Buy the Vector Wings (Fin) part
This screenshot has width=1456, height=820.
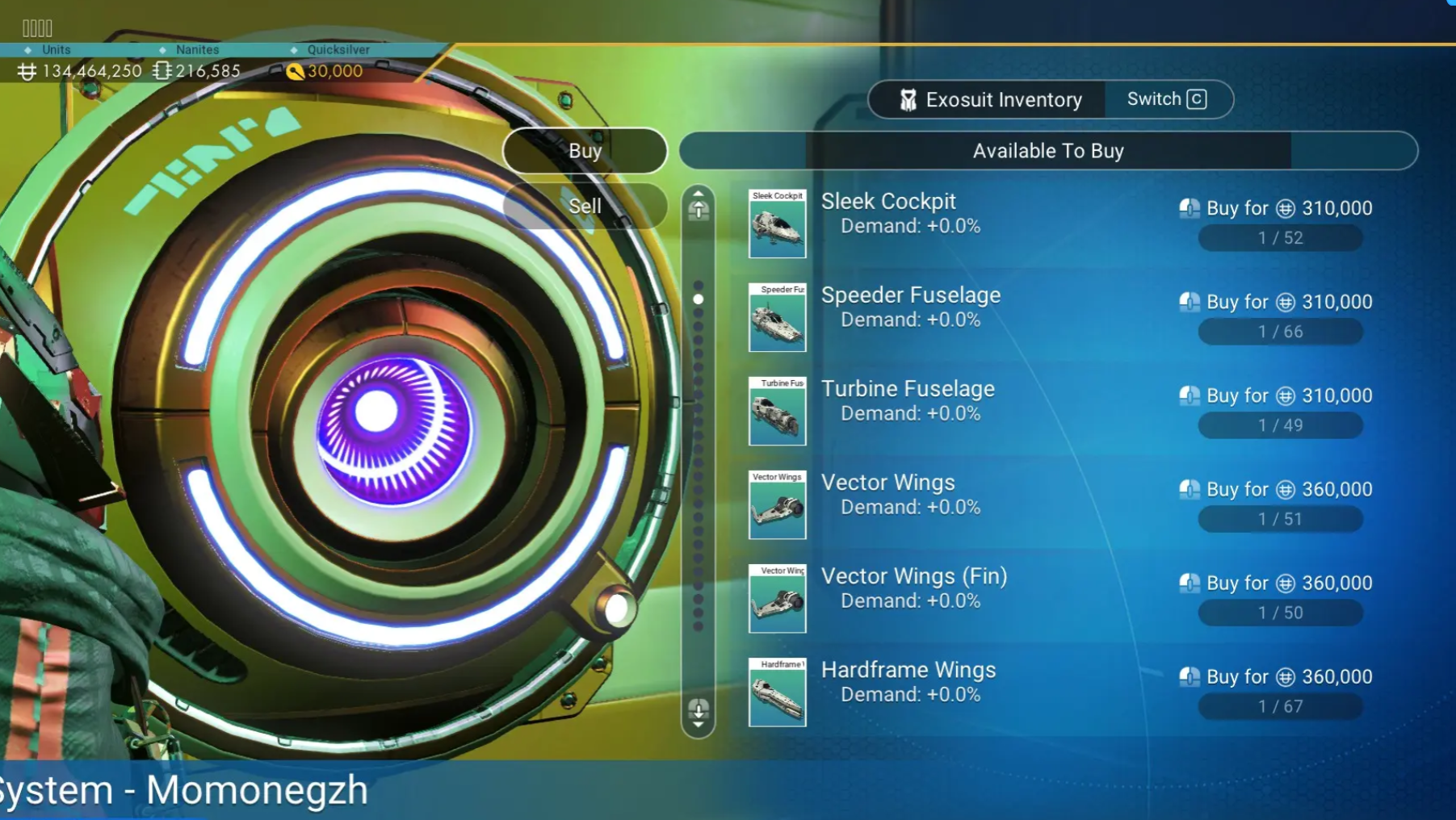point(1276,583)
